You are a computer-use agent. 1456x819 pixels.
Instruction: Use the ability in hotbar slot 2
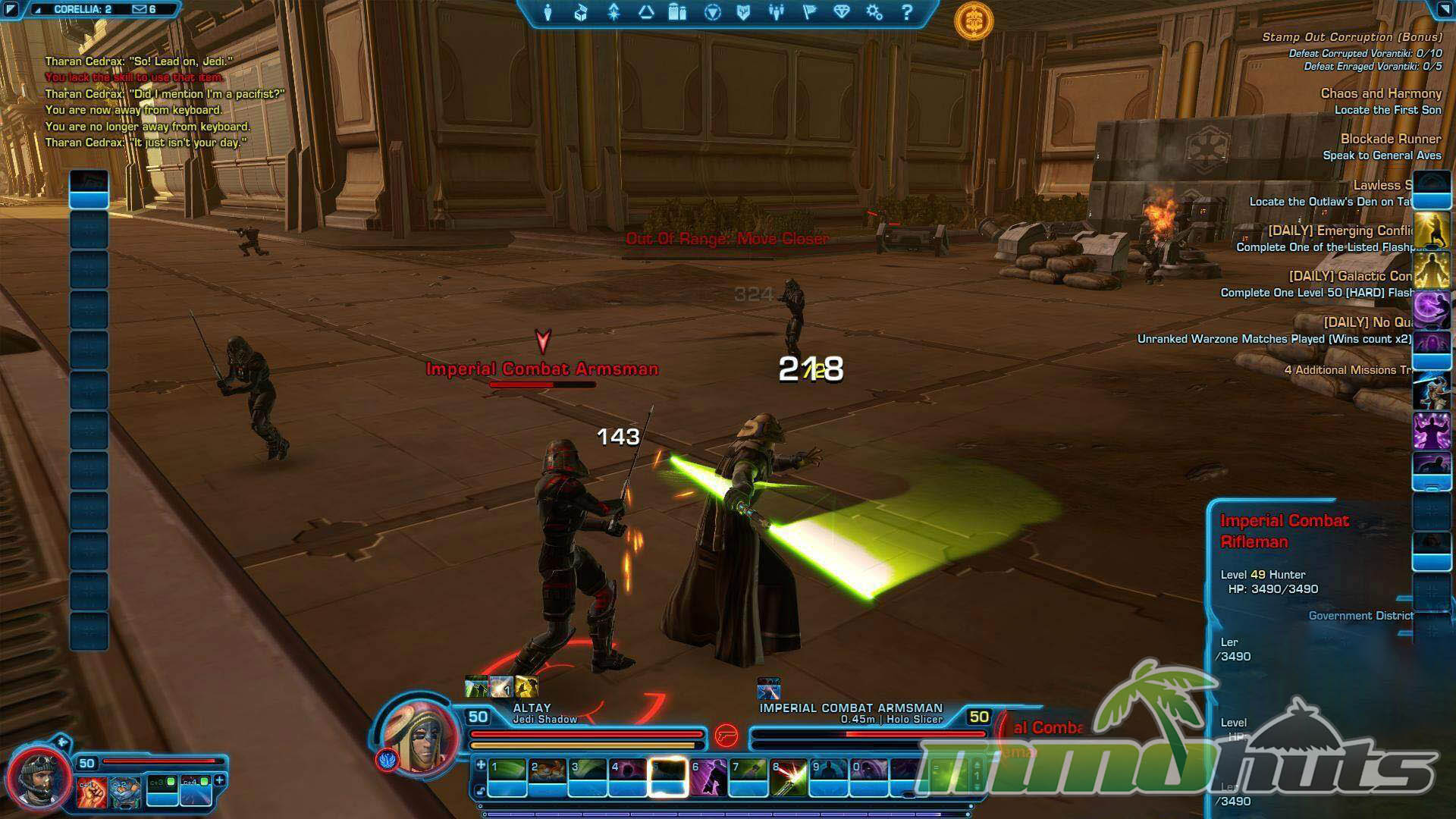(548, 778)
